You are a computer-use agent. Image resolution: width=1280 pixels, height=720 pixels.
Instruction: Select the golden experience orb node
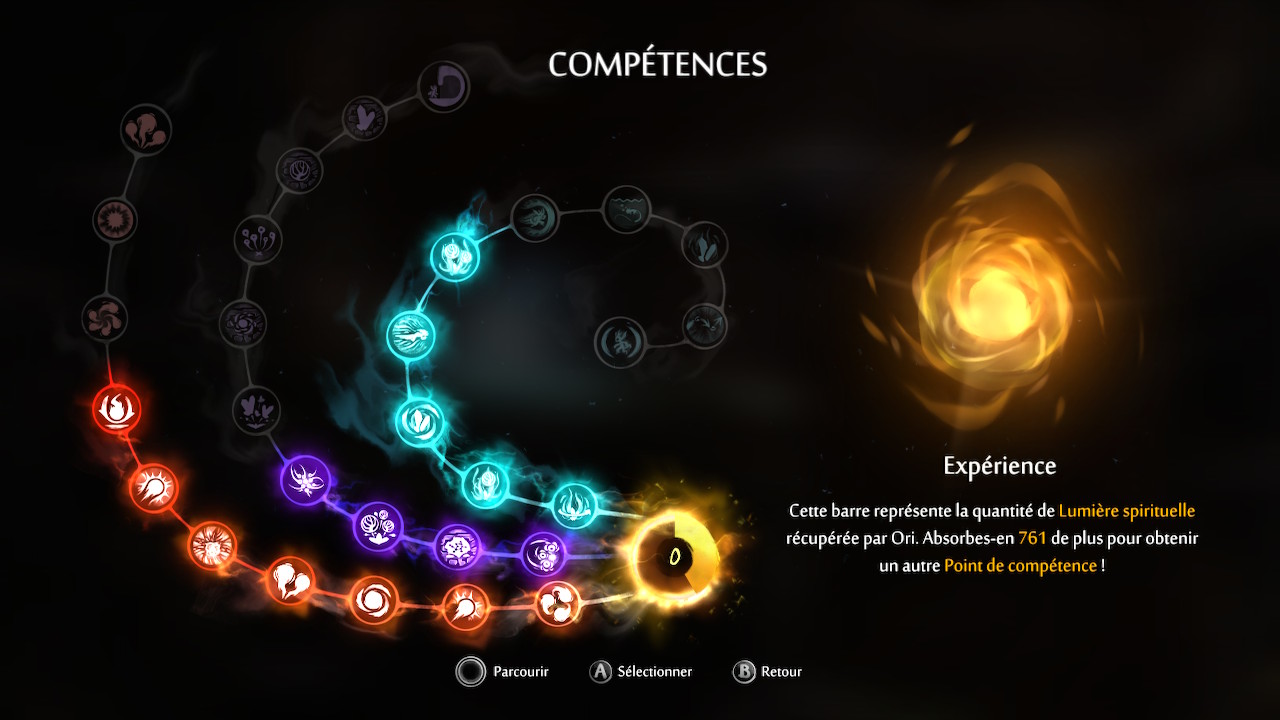pos(674,555)
